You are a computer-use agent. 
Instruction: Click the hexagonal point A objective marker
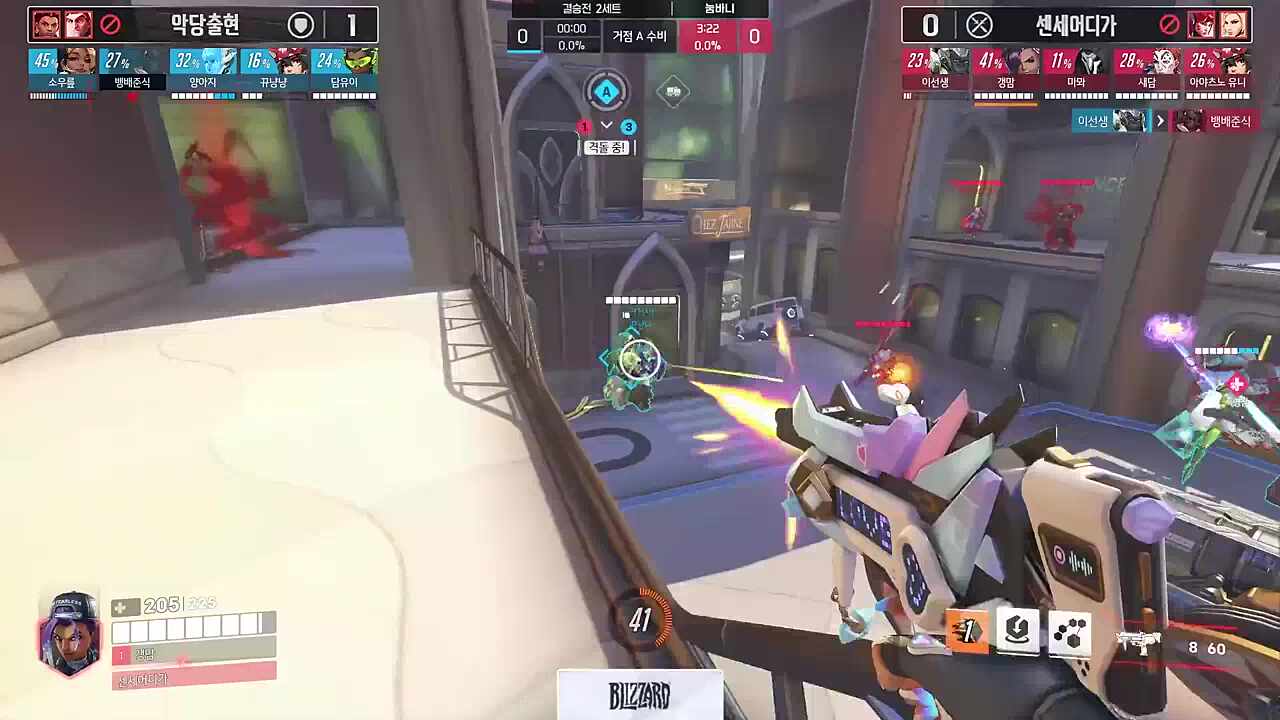pyautogui.click(x=605, y=93)
